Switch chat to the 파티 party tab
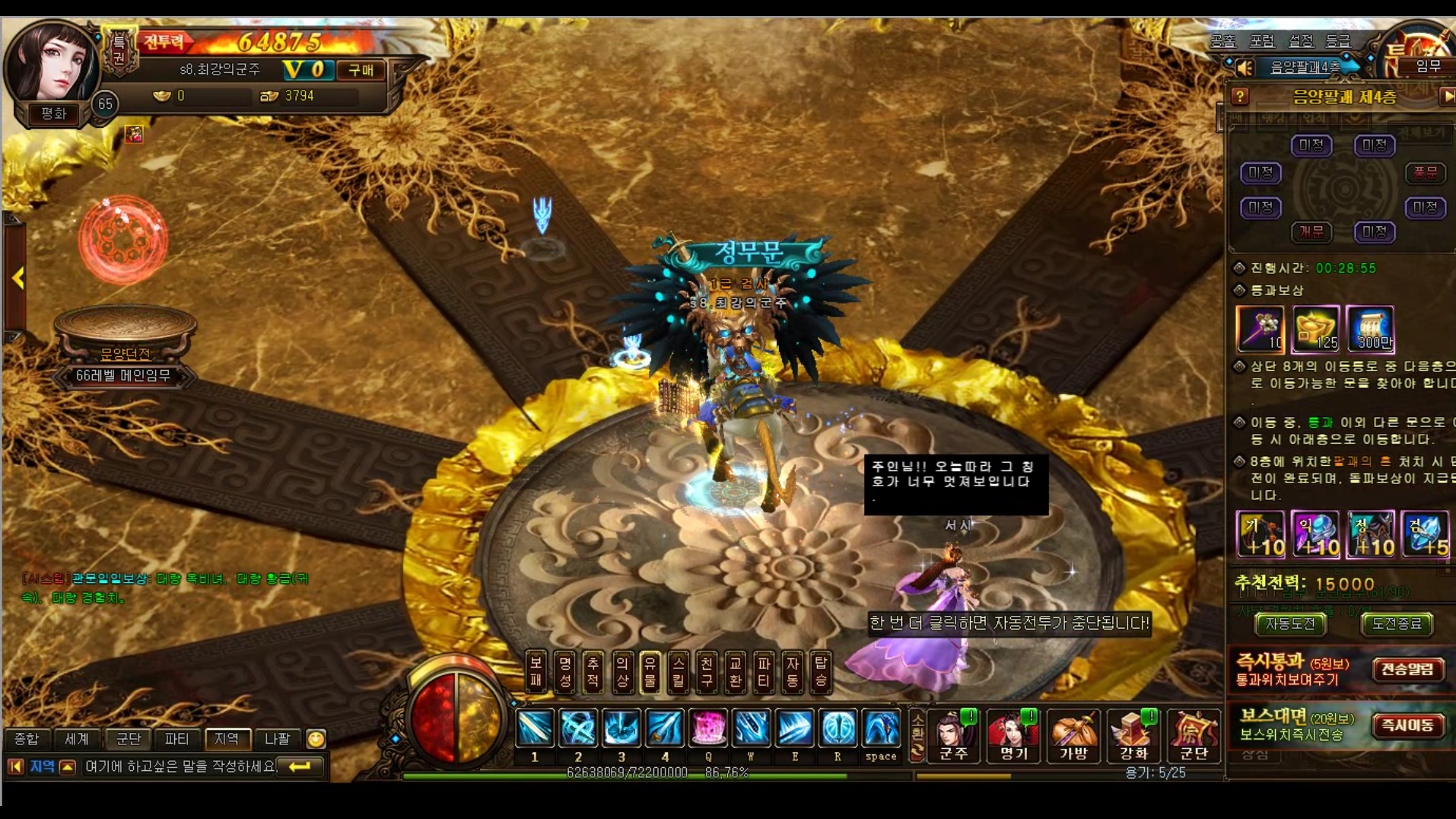The width and height of the screenshot is (1456, 819). click(x=176, y=738)
